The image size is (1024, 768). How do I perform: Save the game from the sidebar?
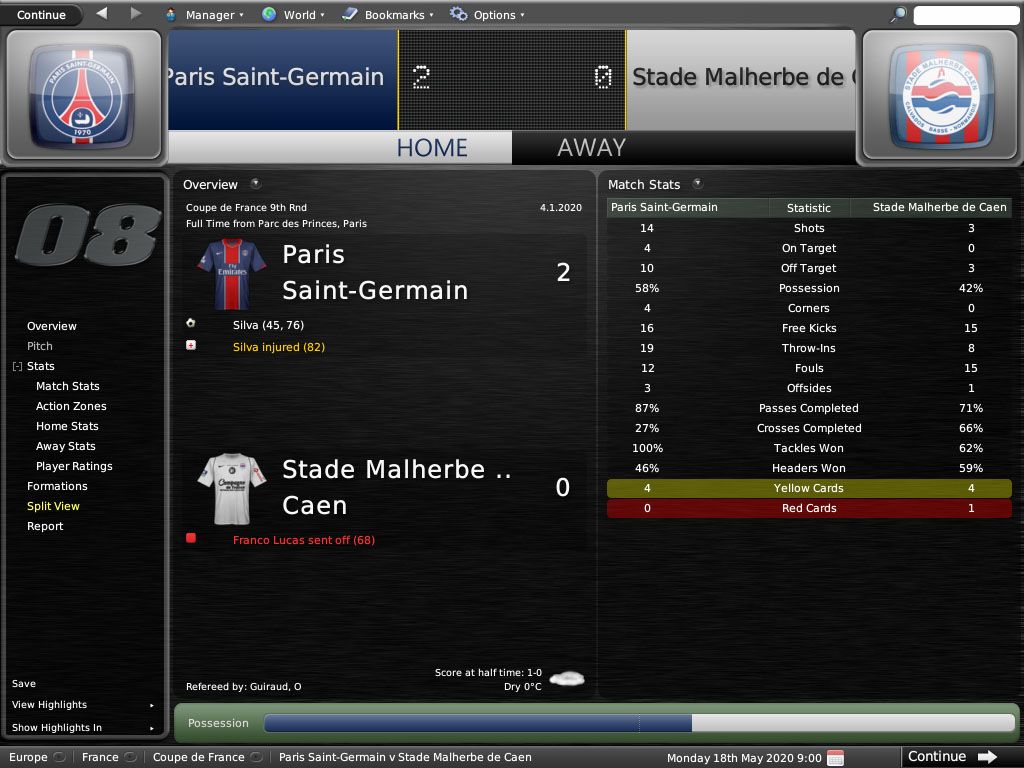pyautogui.click(x=24, y=684)
